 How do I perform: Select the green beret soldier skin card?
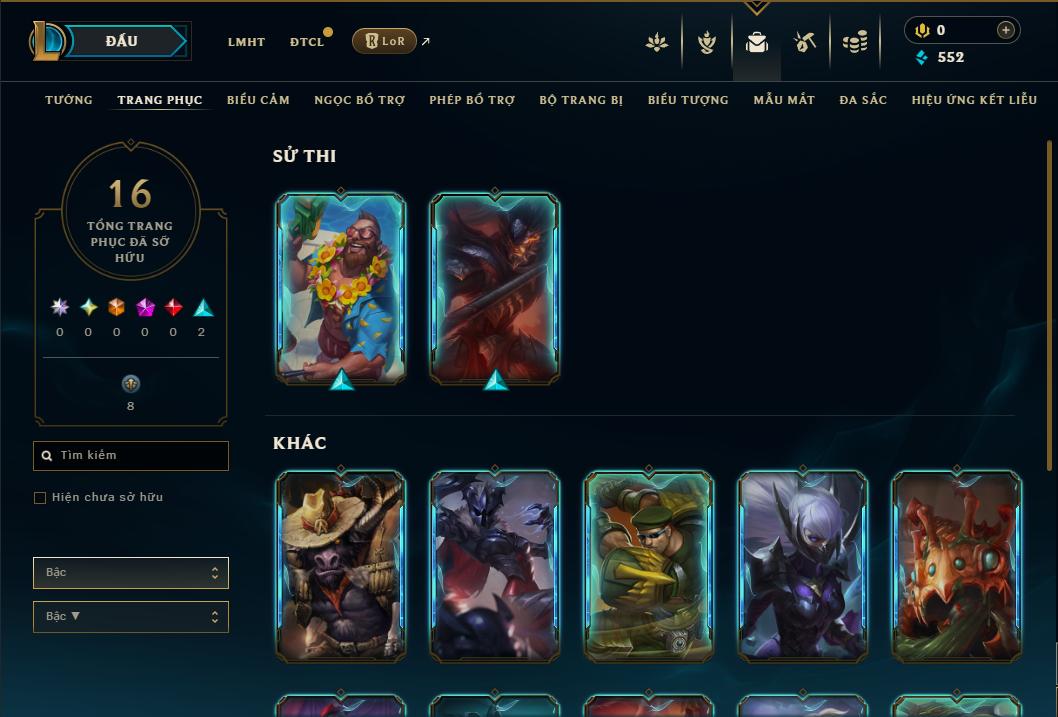(x=649, y=566)
